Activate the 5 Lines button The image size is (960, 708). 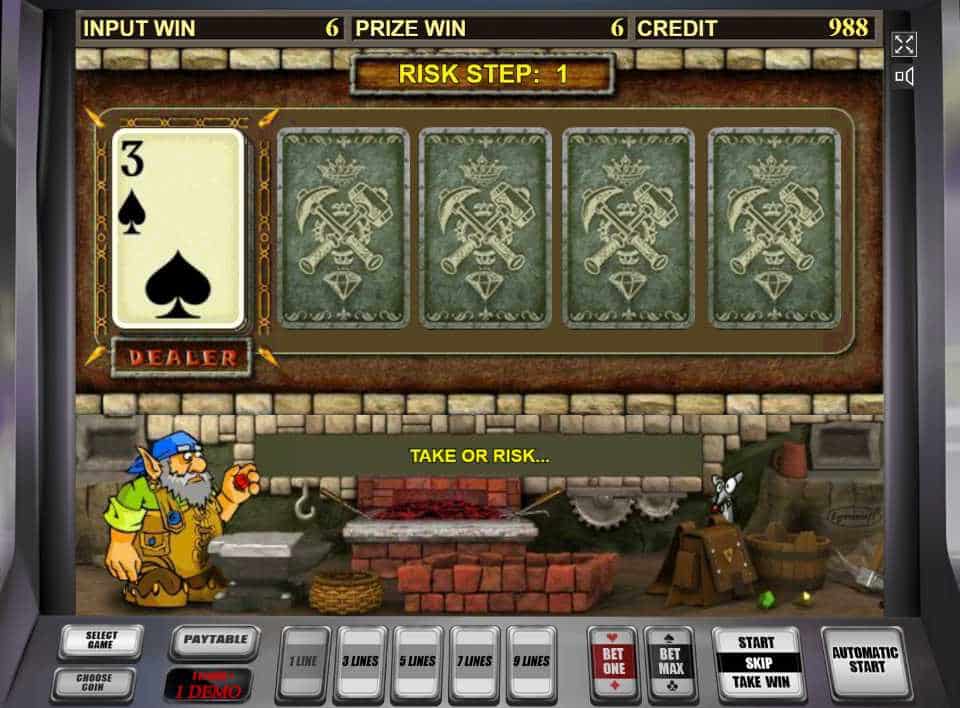(x=417, y=661)
